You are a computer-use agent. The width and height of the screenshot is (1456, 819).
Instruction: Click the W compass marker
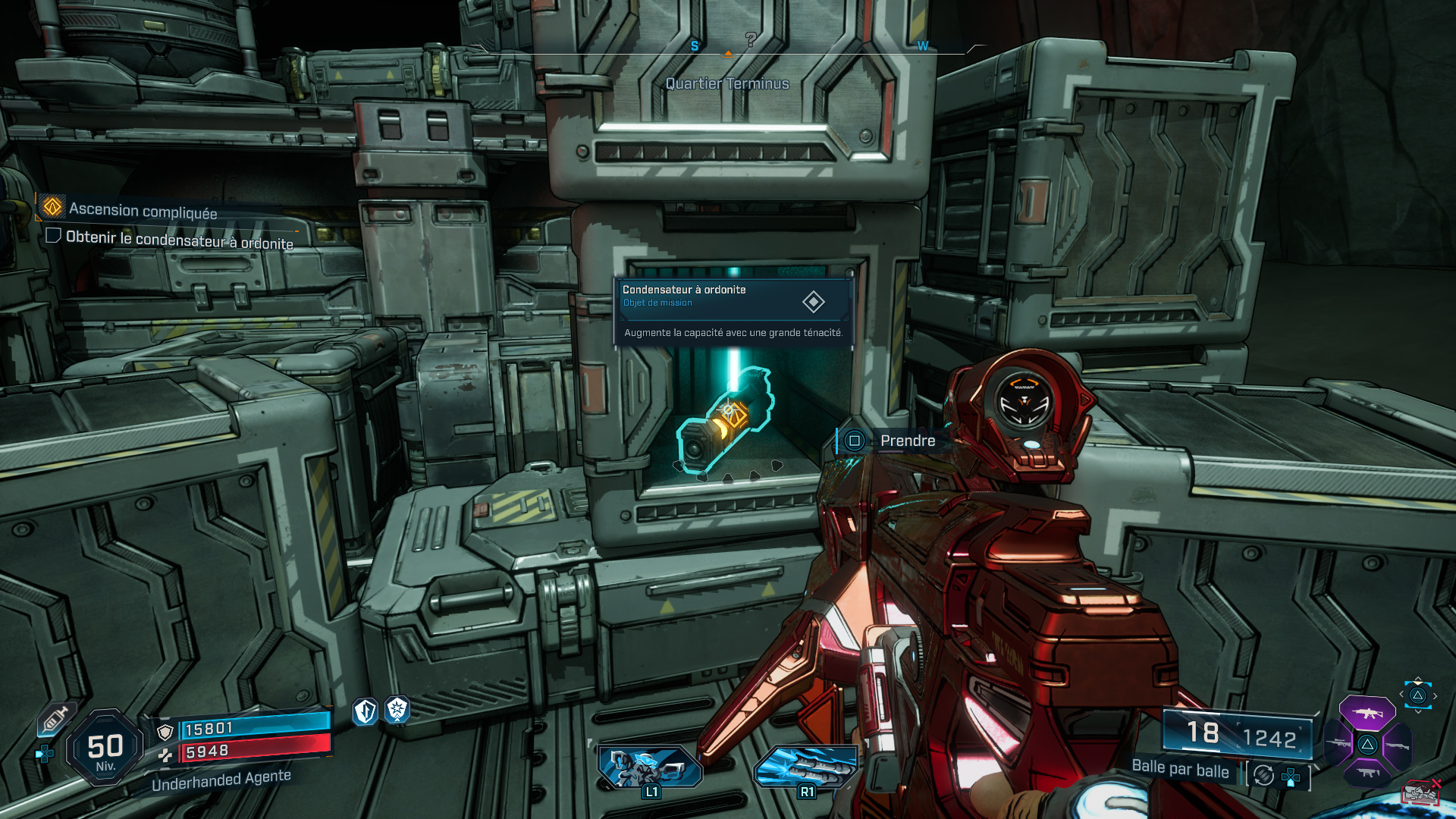[922, 47]
